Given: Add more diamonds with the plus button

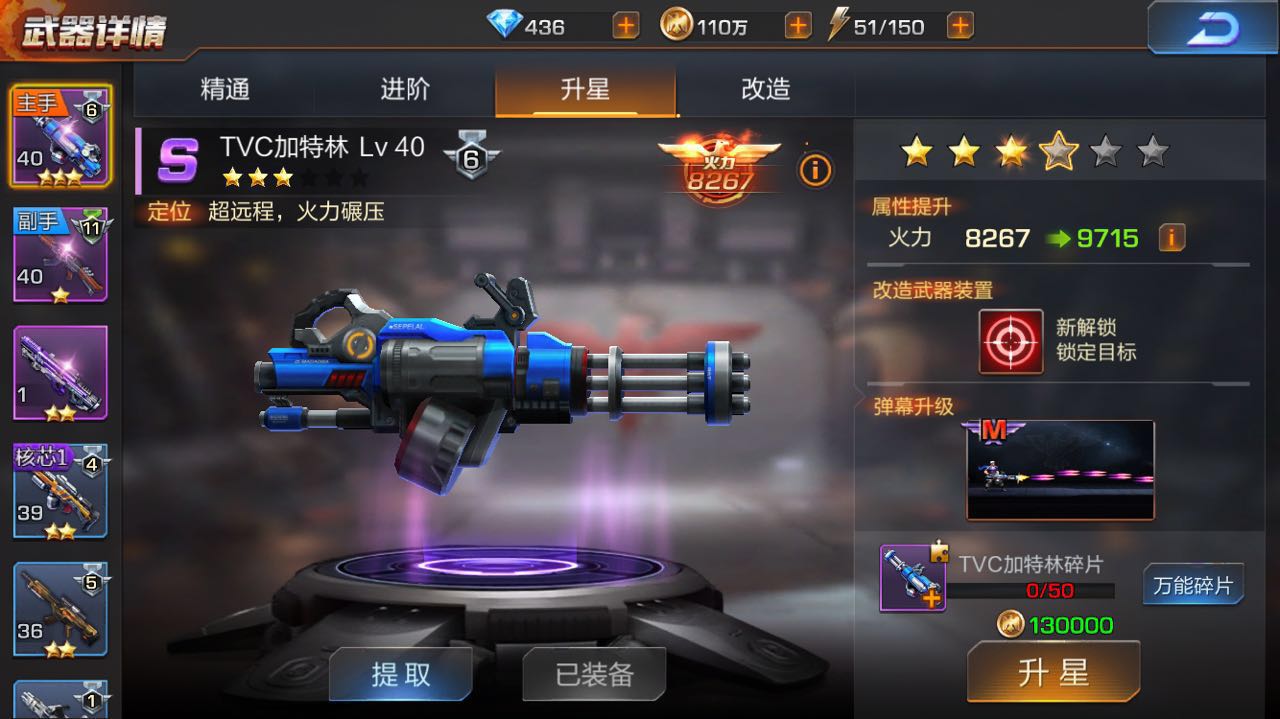Looking at the screenshot, I should pos(626,26).
